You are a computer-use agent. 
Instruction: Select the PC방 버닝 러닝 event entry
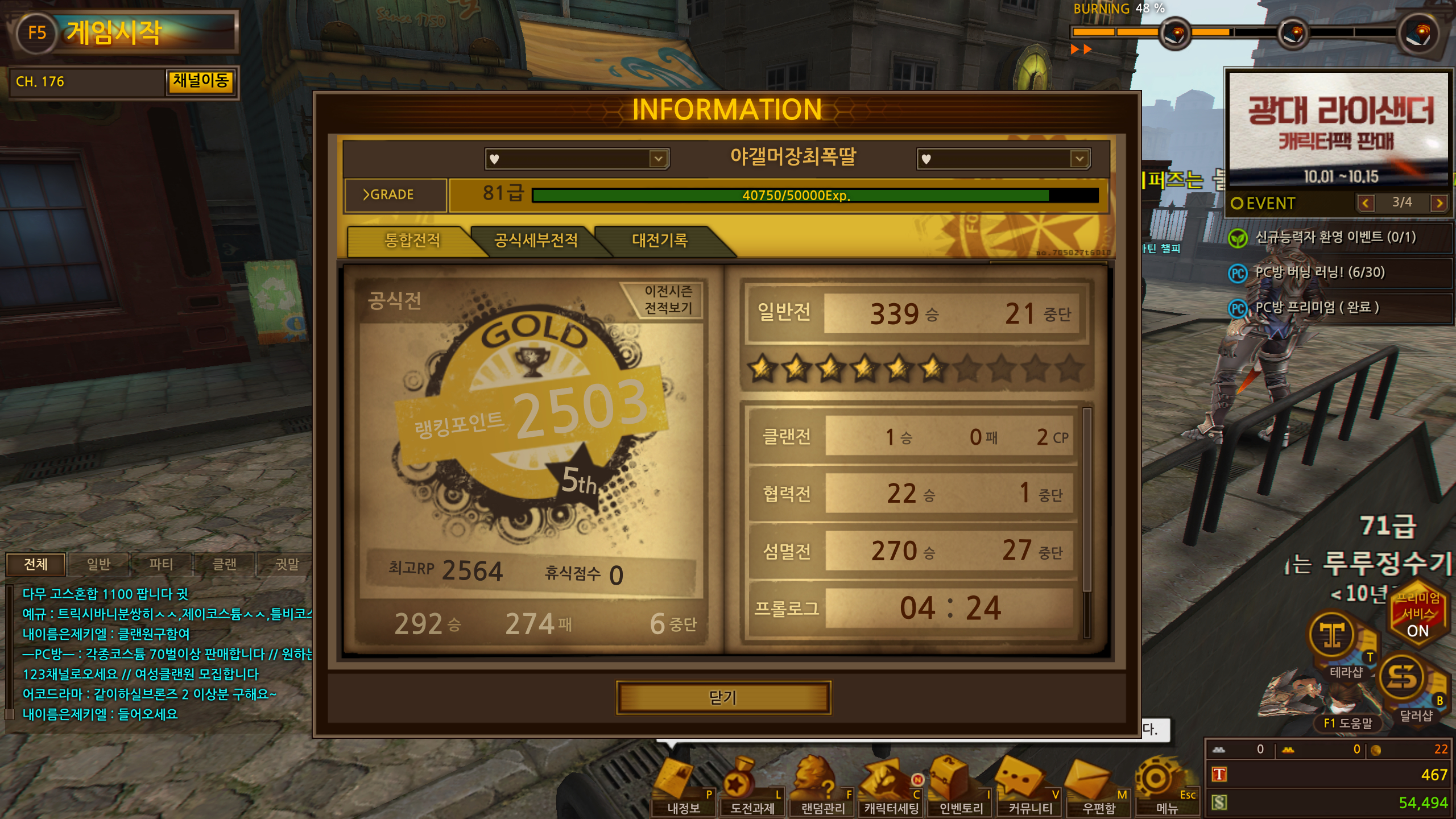[x=1319, y=272]
